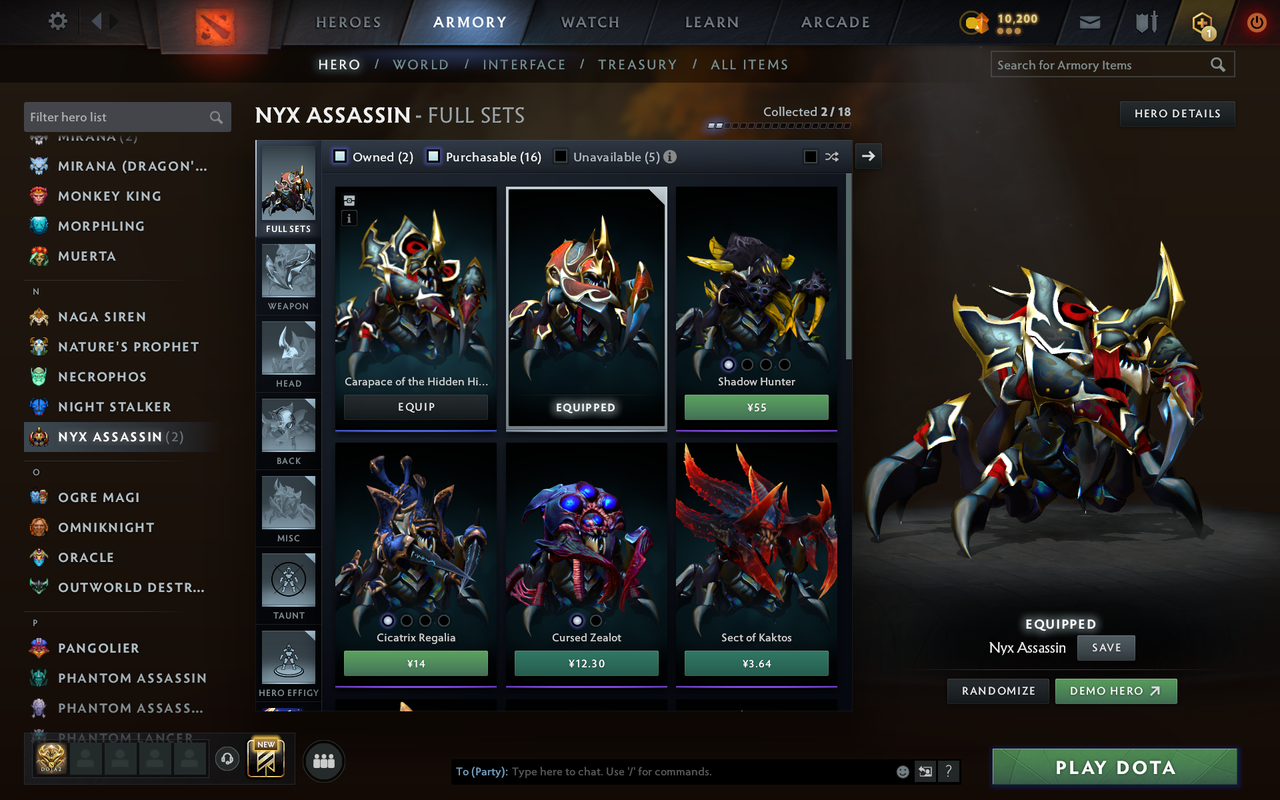This screenshot has height=800, width=1280.
Task: Enable the Unavailable (5) filter
Action: tap(560, 156)
